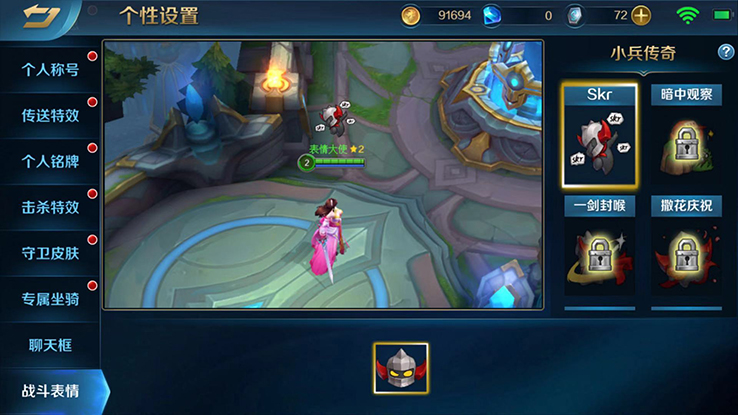Select the locked 一剑封喉 emote
The height and width of the screenshot is (415, 738).
pyautogui.click(x=599, y=250)
